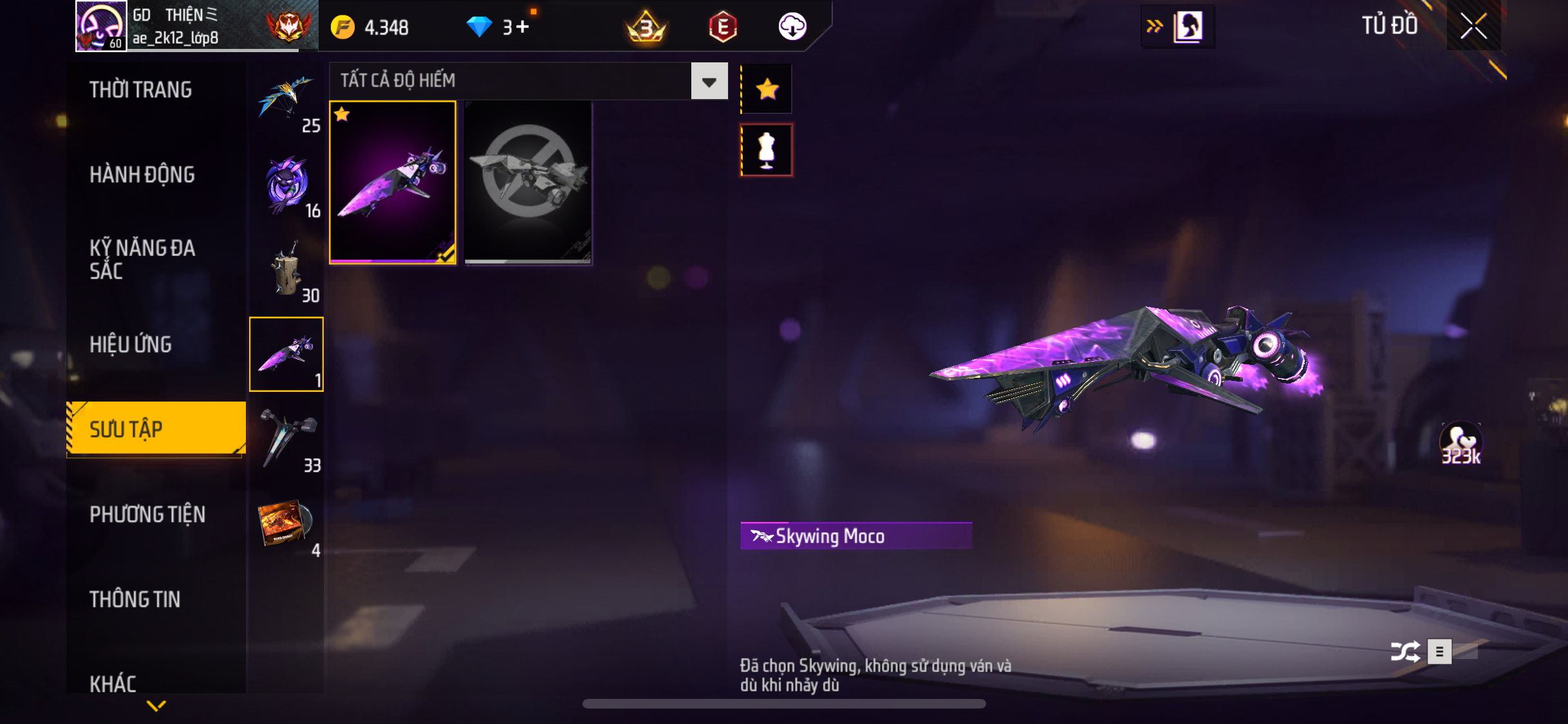Open the Thời Trang category
Image resolution: width=1568 pixels, height=724 pixels.
tap(140, 90)
